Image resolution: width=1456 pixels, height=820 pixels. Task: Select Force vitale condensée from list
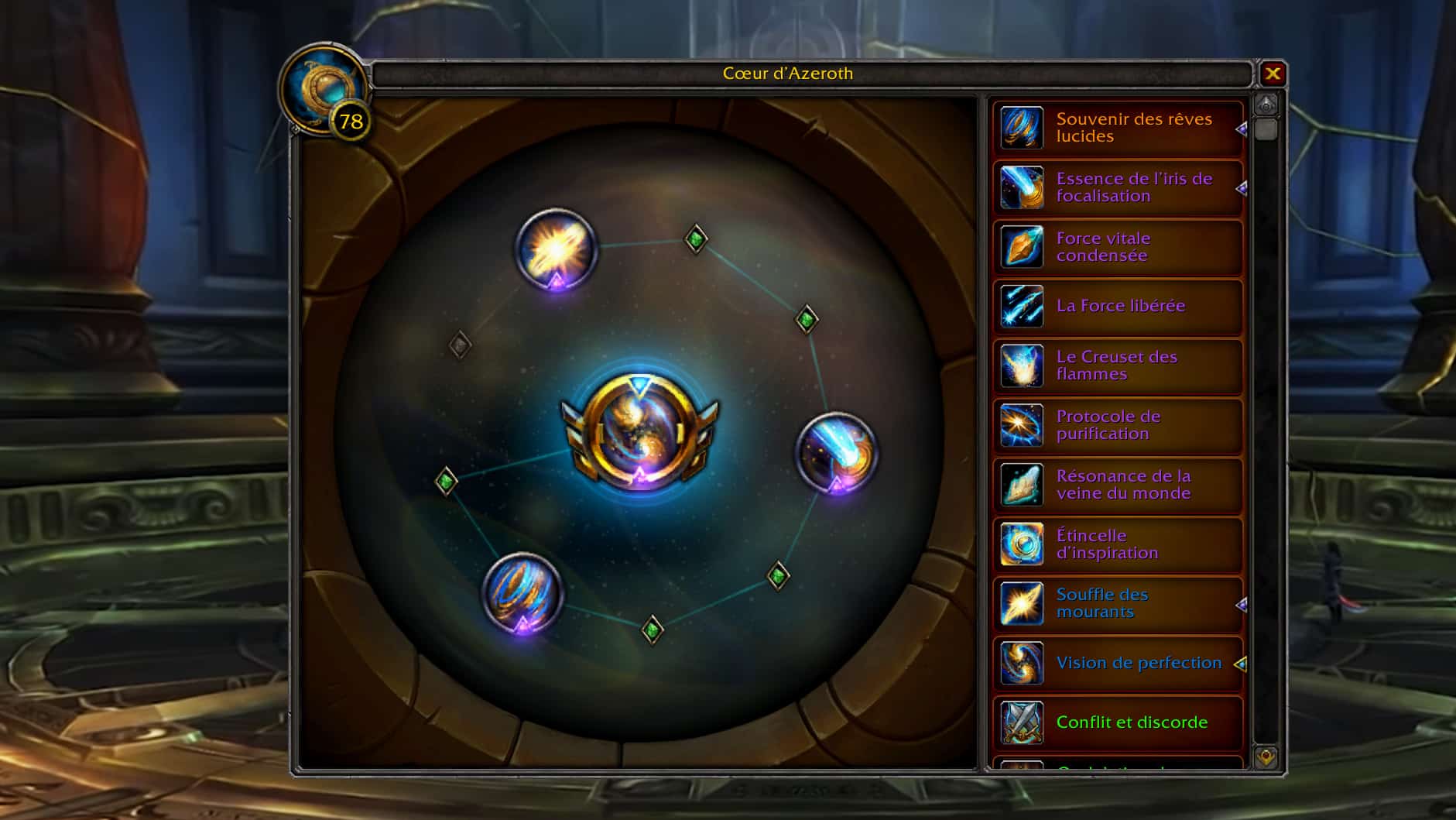[1118, 247]
